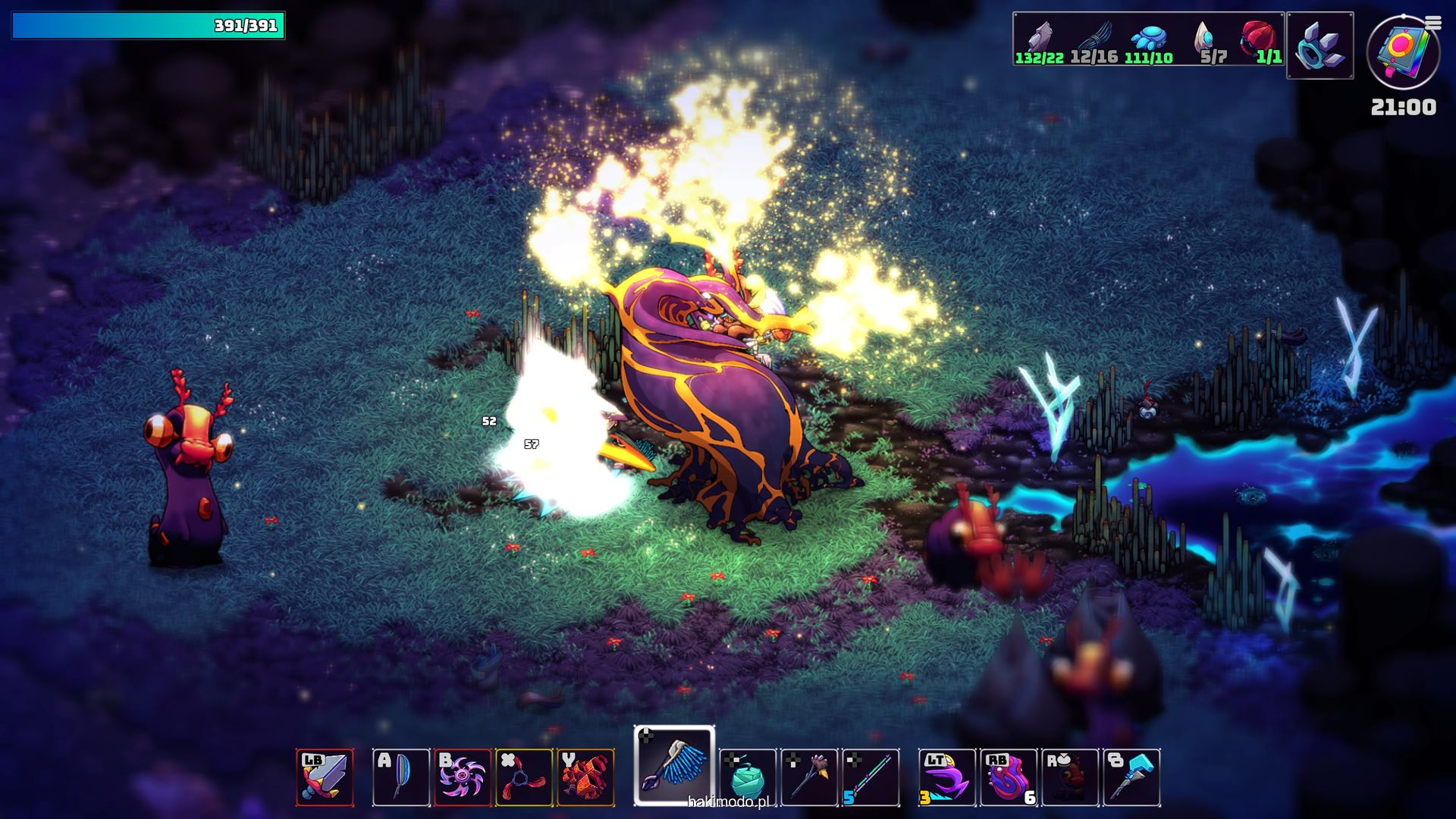Open the tracked crystal ring recipe
1456x819 pixels.
point(1320,45)
